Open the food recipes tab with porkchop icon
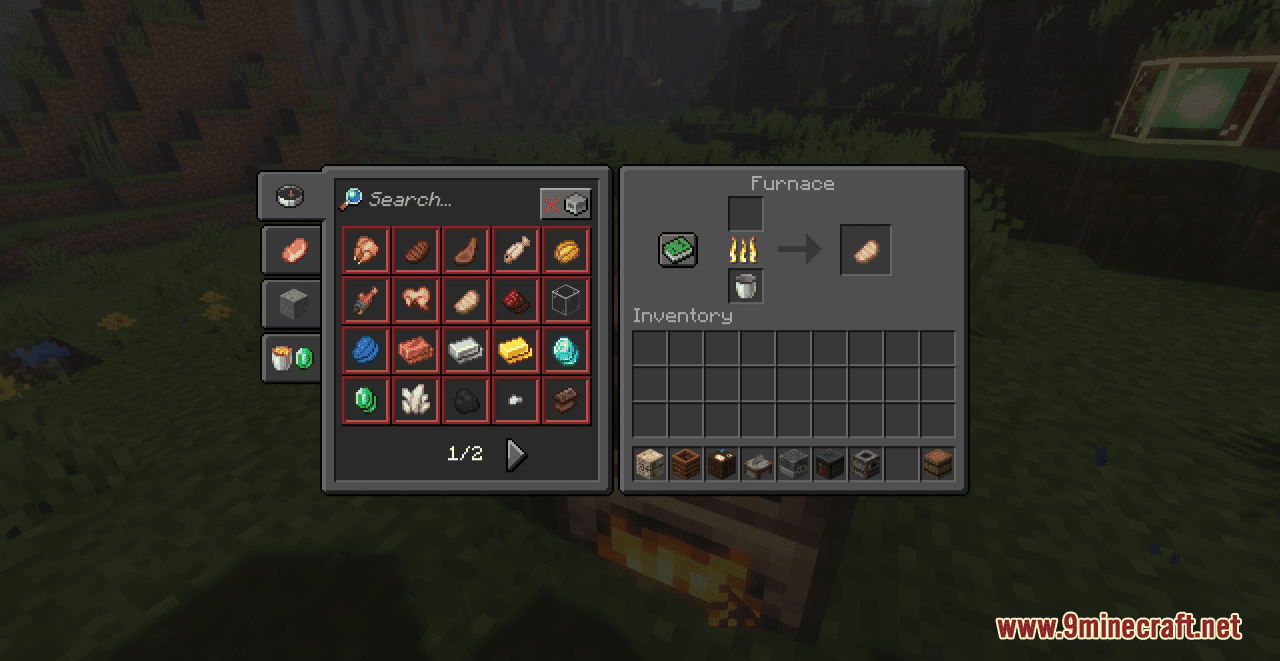 click(x=292, y=250)
